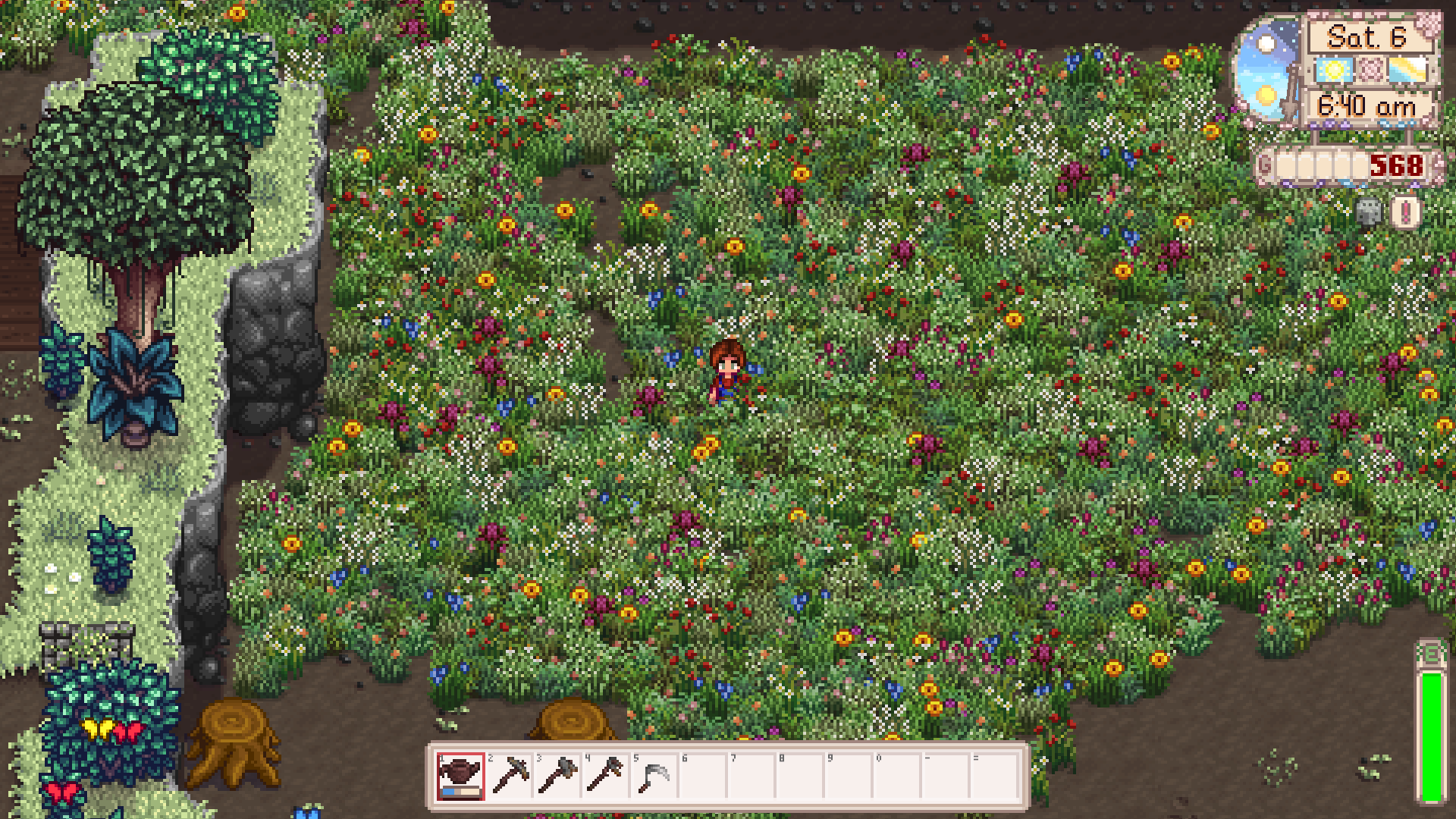Viewport: 1456px width, 819px height.
Task: Open the quest journal exclamation button
Action: pyautogui.click(x=1405, y=212)
